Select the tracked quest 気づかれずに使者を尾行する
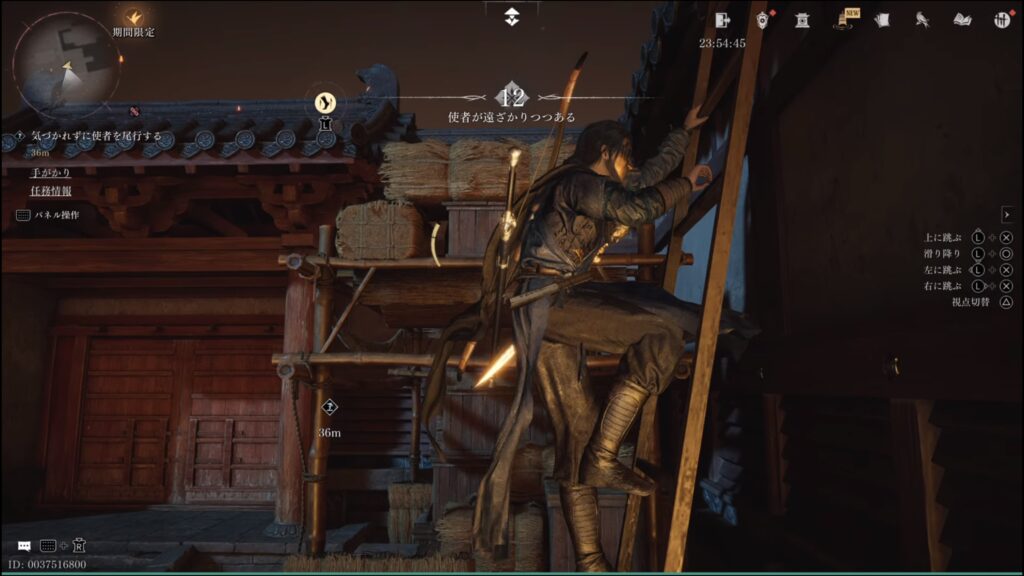Image resolution: width=1024 pixels, height=576 pixels. 96,136
